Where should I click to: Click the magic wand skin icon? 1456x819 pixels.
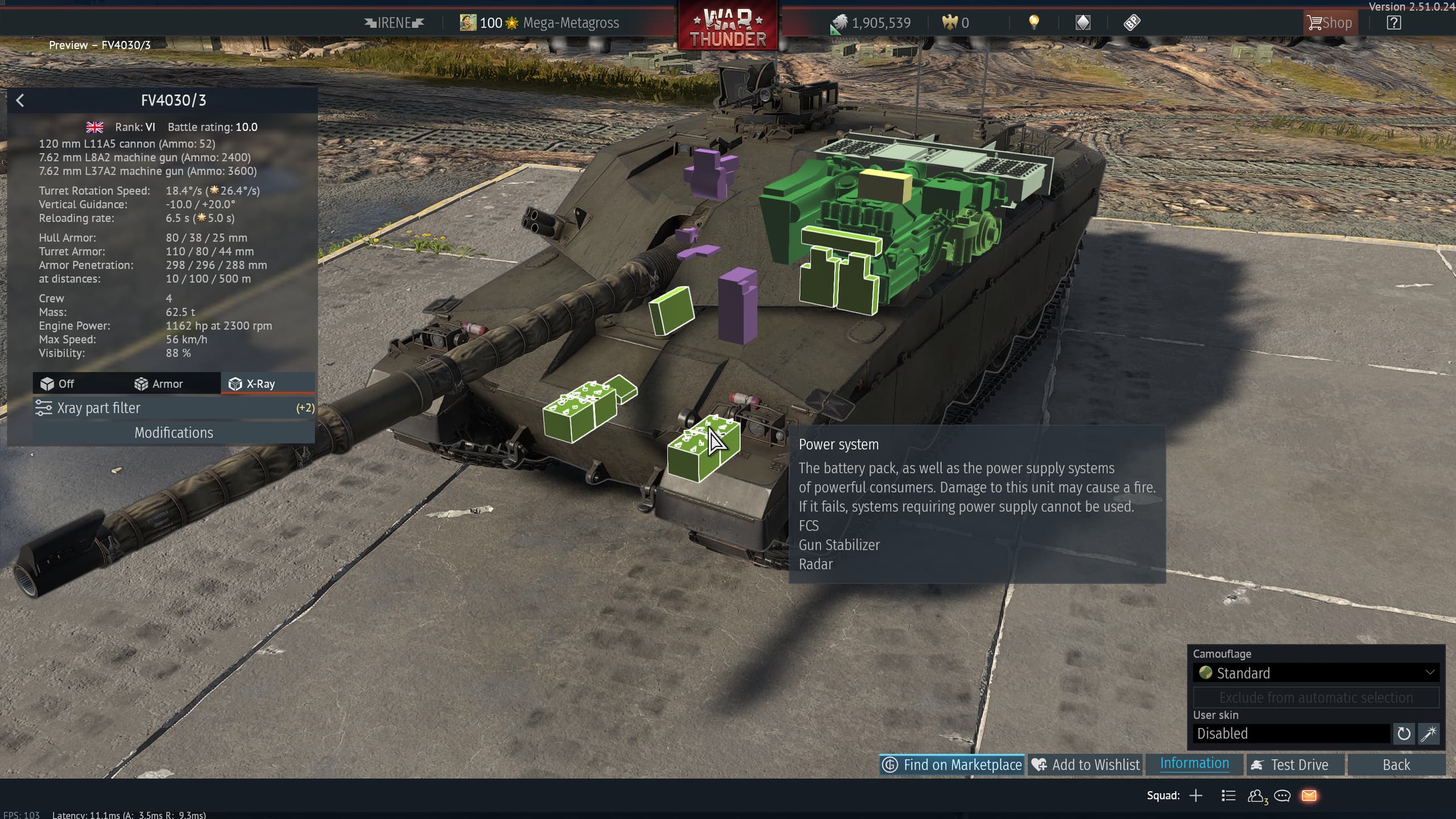coord(1429,734)
